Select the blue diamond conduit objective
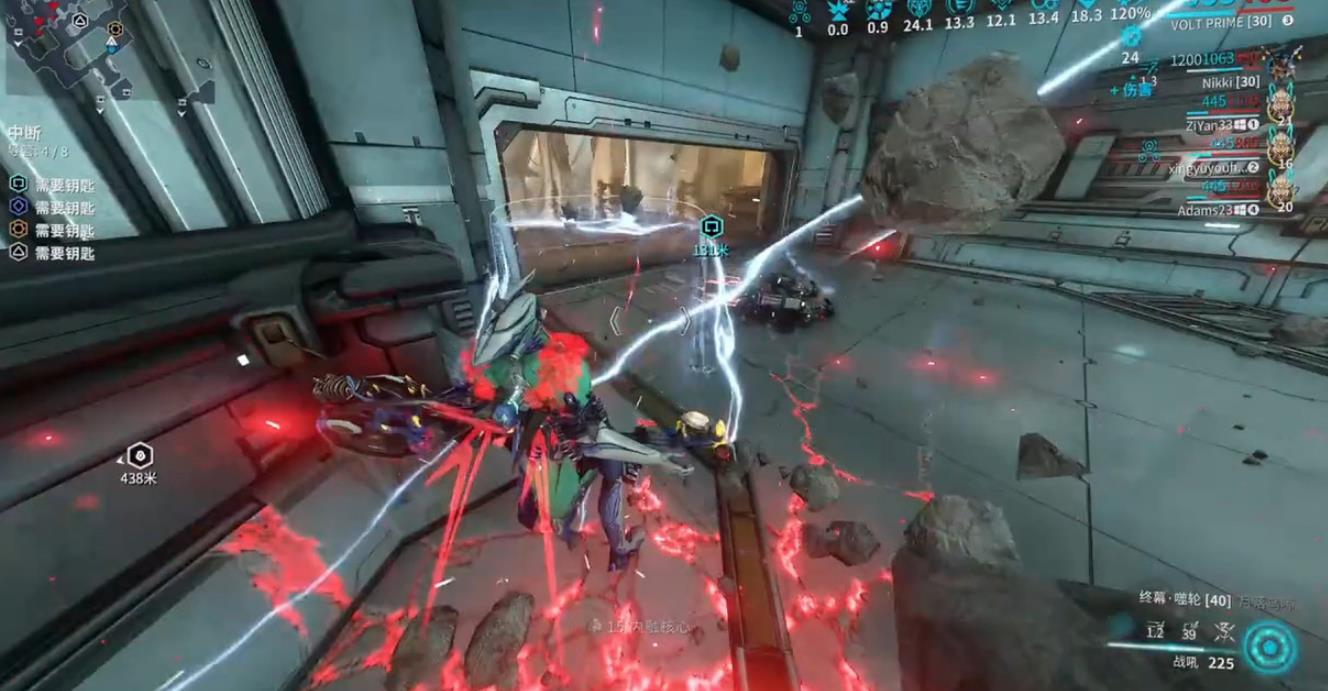The height and width of the screenshot is (691, 1328). pyautogui.click(x=19, y=207)
